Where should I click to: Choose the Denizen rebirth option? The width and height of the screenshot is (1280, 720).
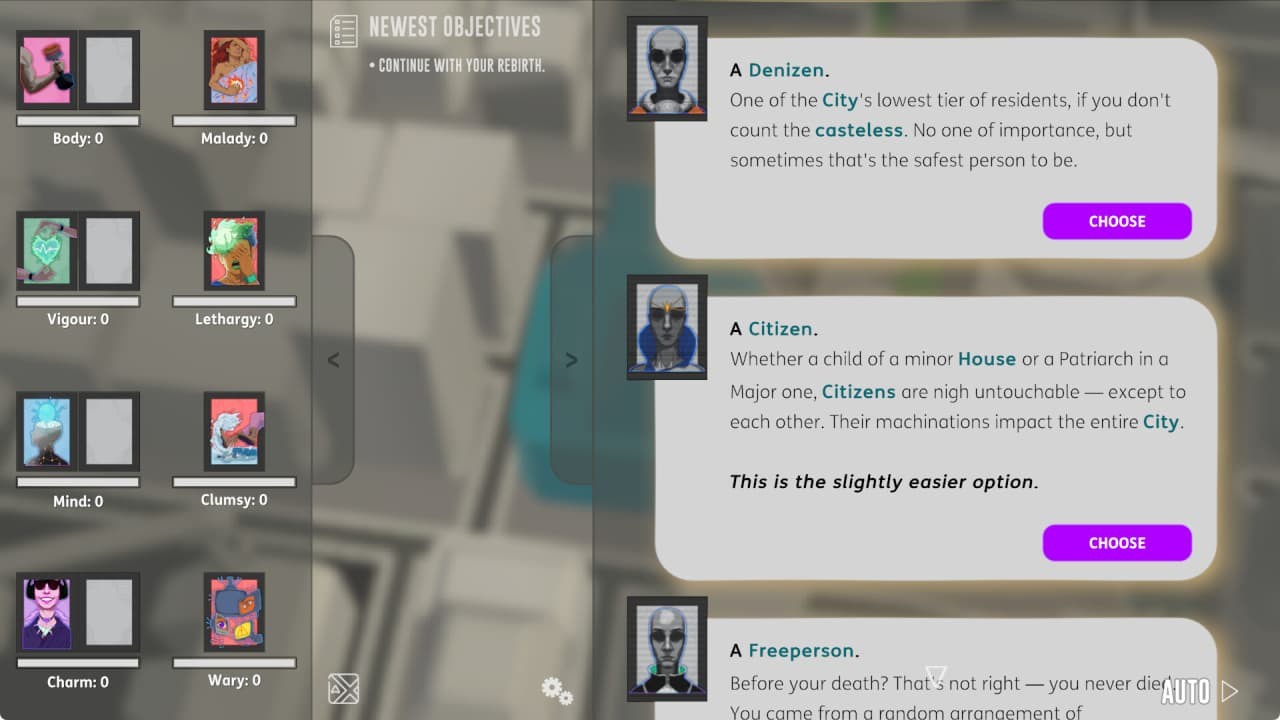click(1117, 221)
